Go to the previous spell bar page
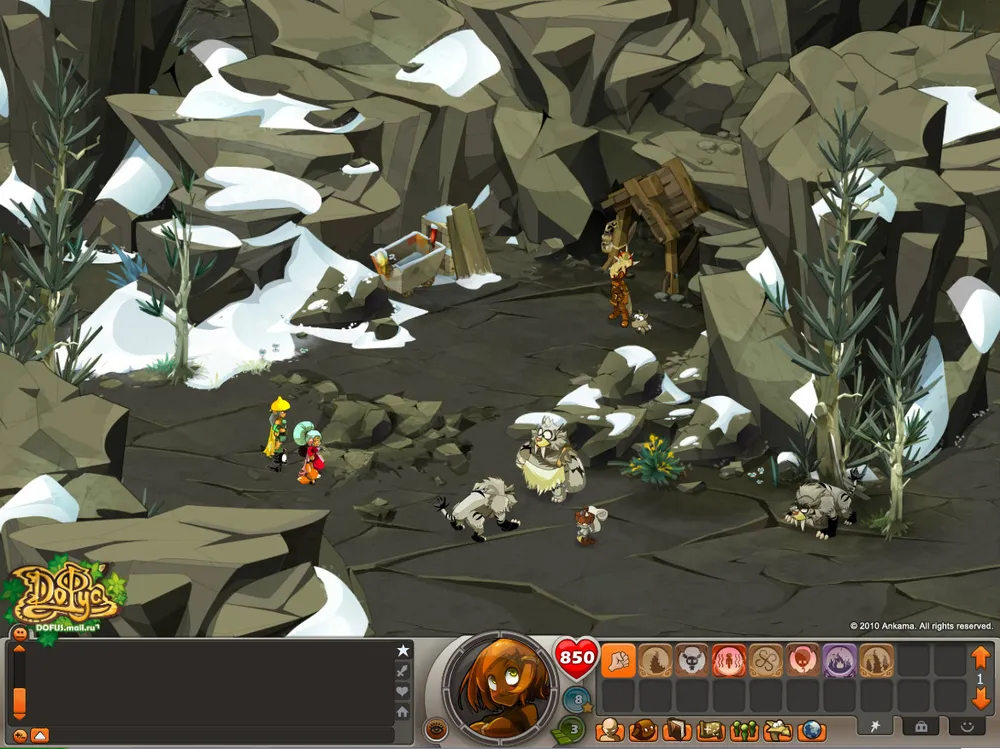The width and height of the screenshot is (1000, 749). click(980, 657)
